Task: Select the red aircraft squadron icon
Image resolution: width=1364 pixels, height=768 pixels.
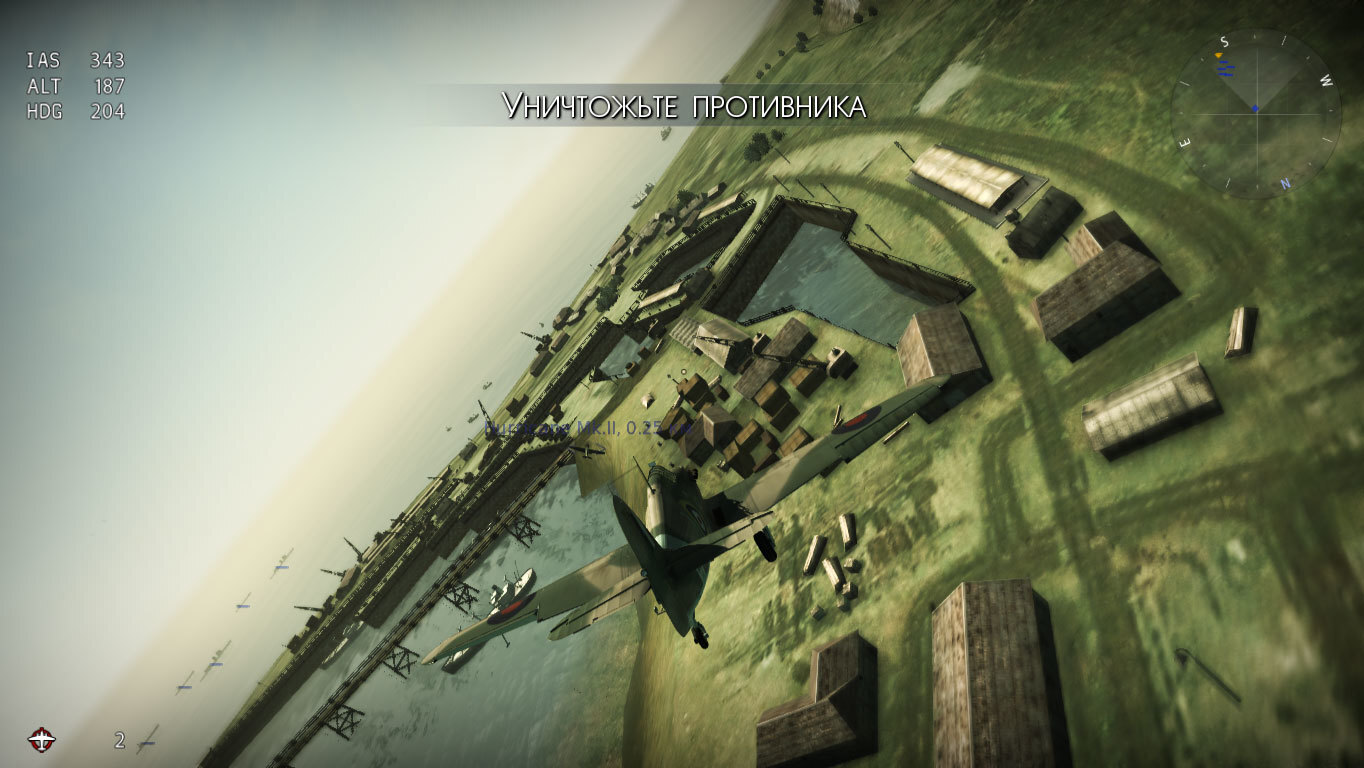Action: point(42,739)
